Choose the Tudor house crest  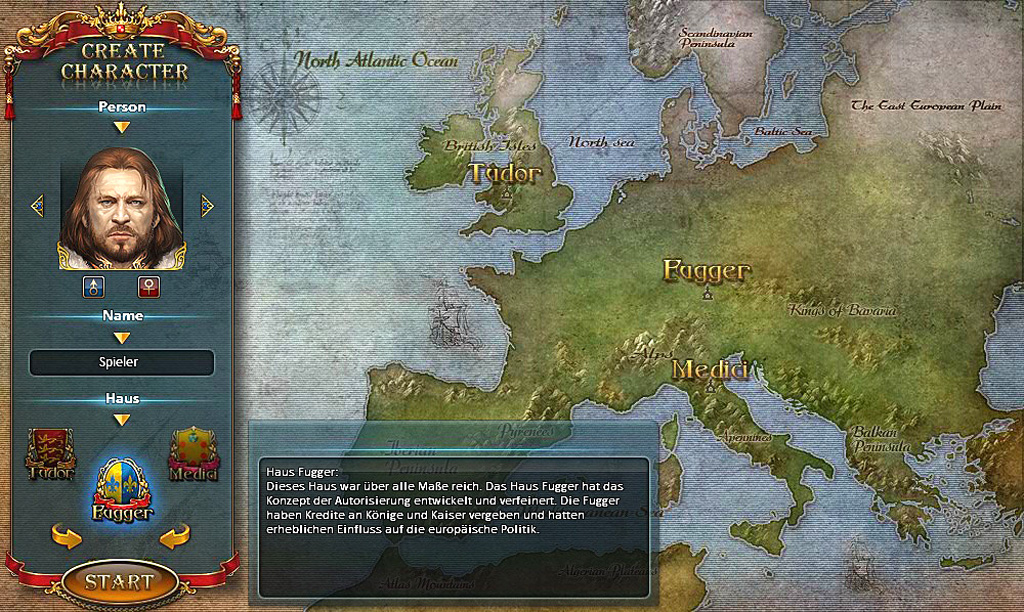tap(50, 454)
